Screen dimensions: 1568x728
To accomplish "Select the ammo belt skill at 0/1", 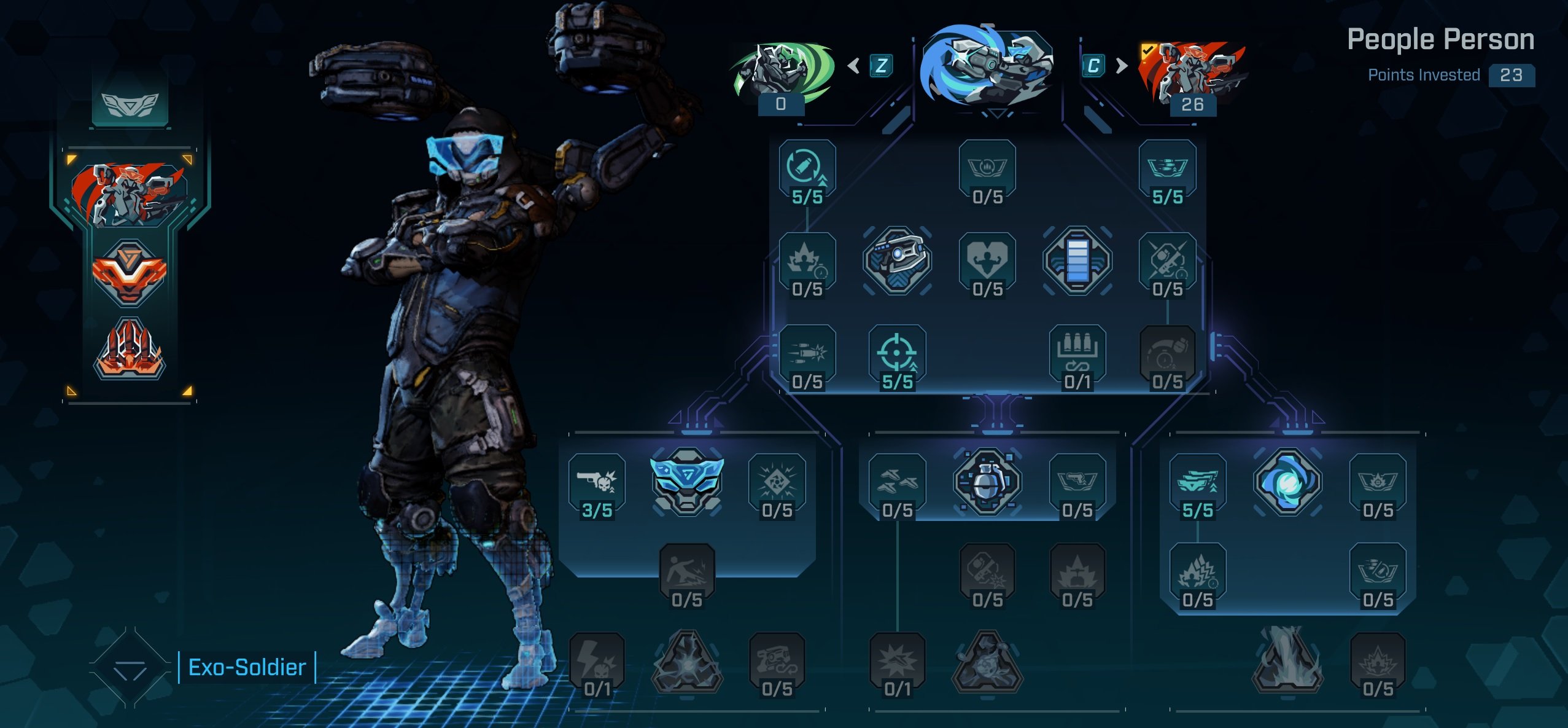I will [x=1077, y=356].
